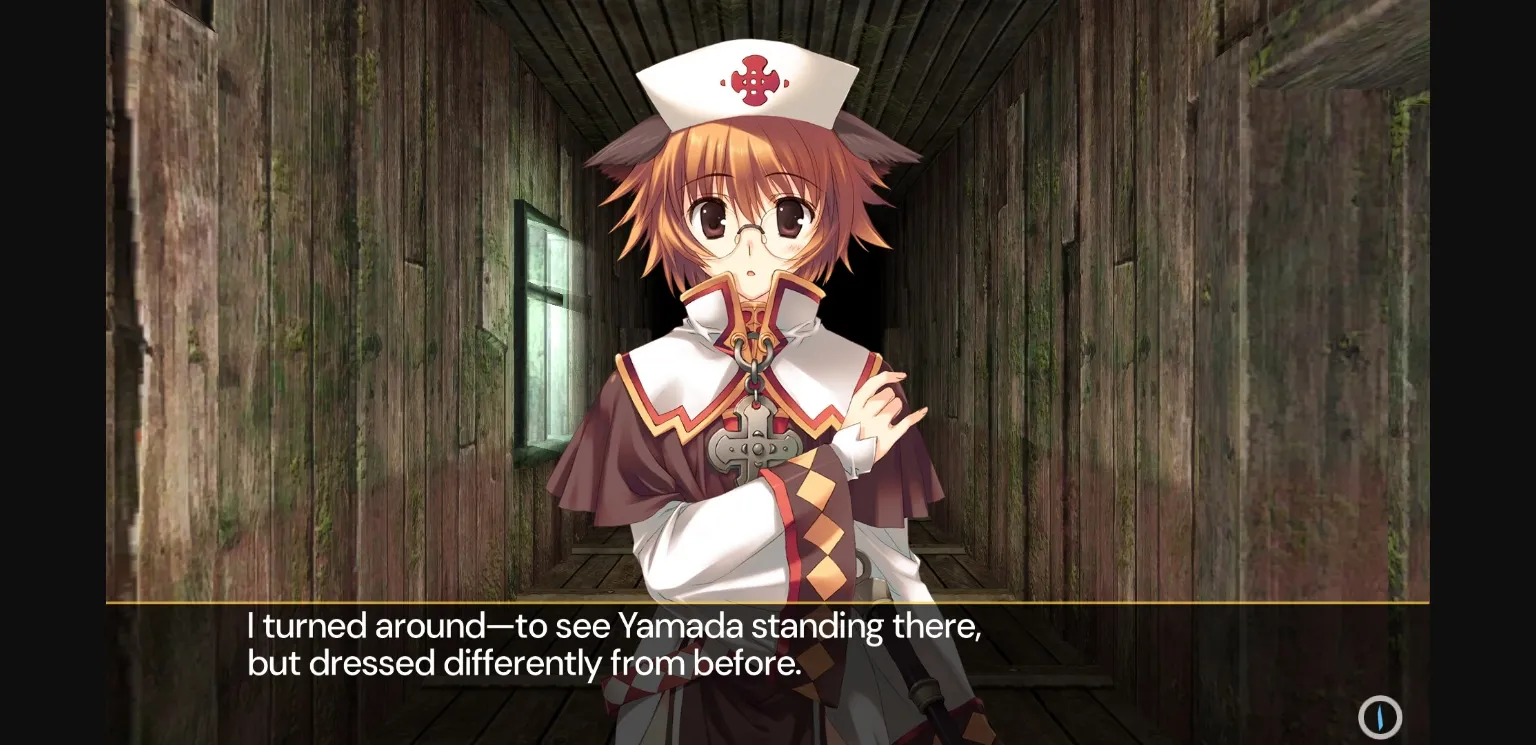Click Yamada's red cross emblem on her hat
The image size is (1536, 745).
[755, 83]
